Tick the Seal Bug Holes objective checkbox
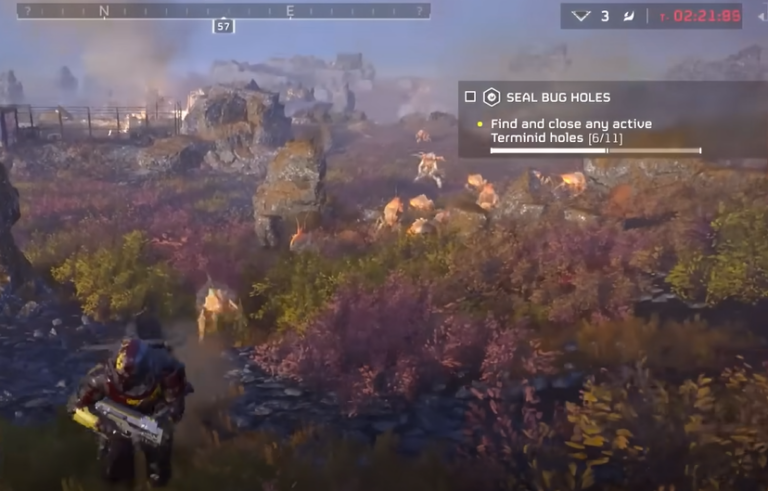768x491 pixels. pyautogui.click(x=470, y=97)
